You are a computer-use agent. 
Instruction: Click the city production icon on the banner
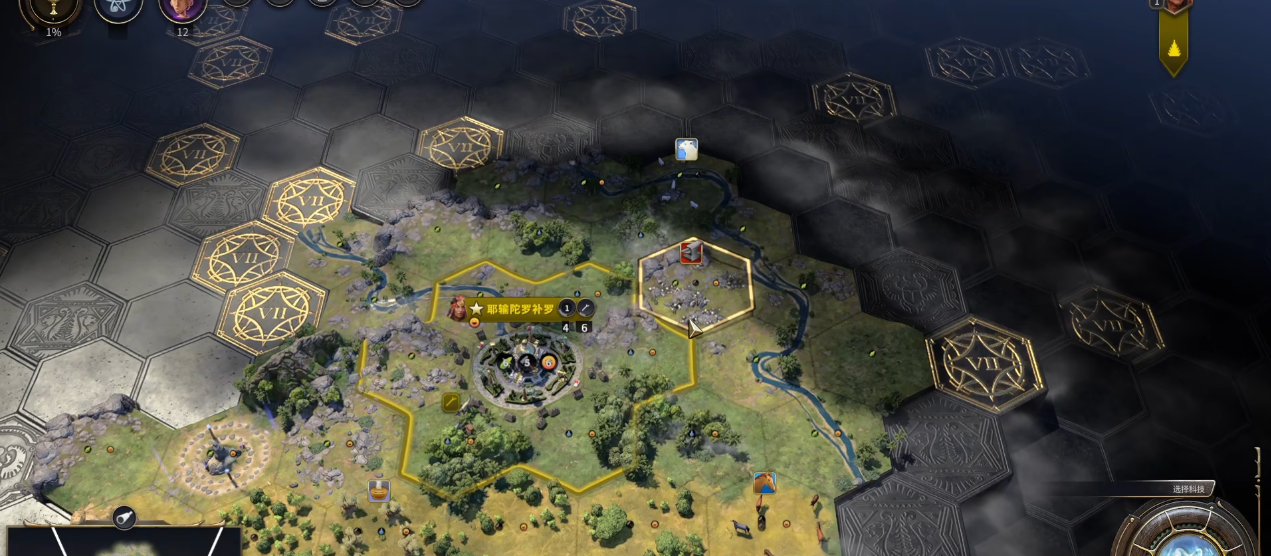(x=586, y=309)
